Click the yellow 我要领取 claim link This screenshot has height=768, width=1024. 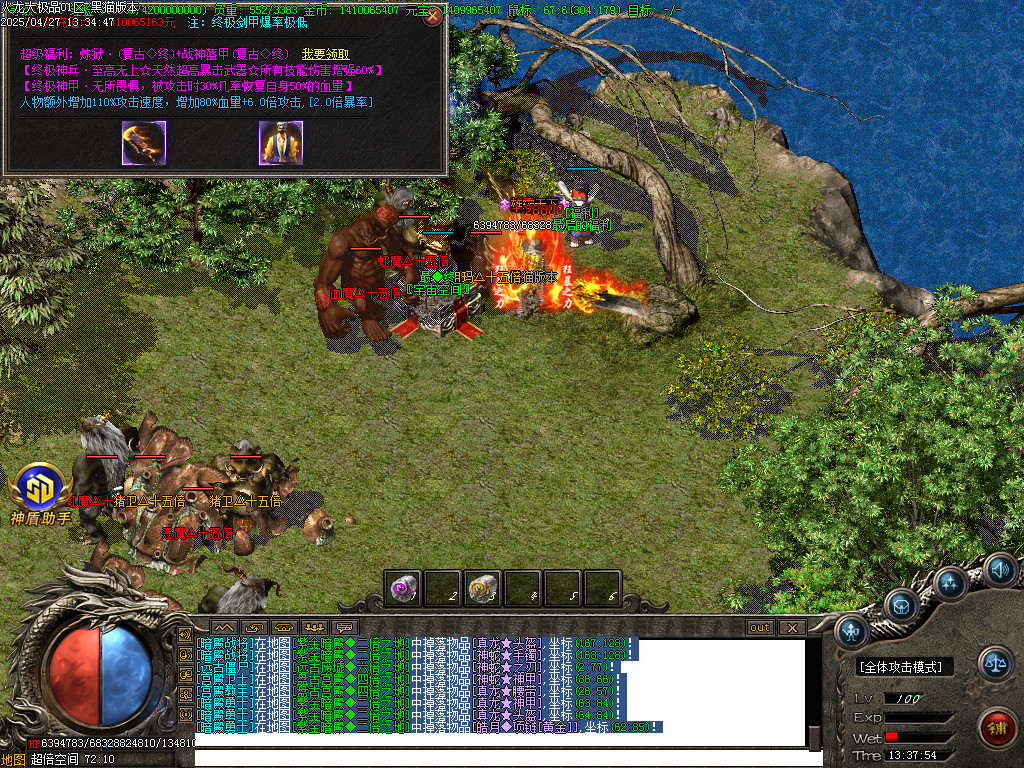[325, 53]
